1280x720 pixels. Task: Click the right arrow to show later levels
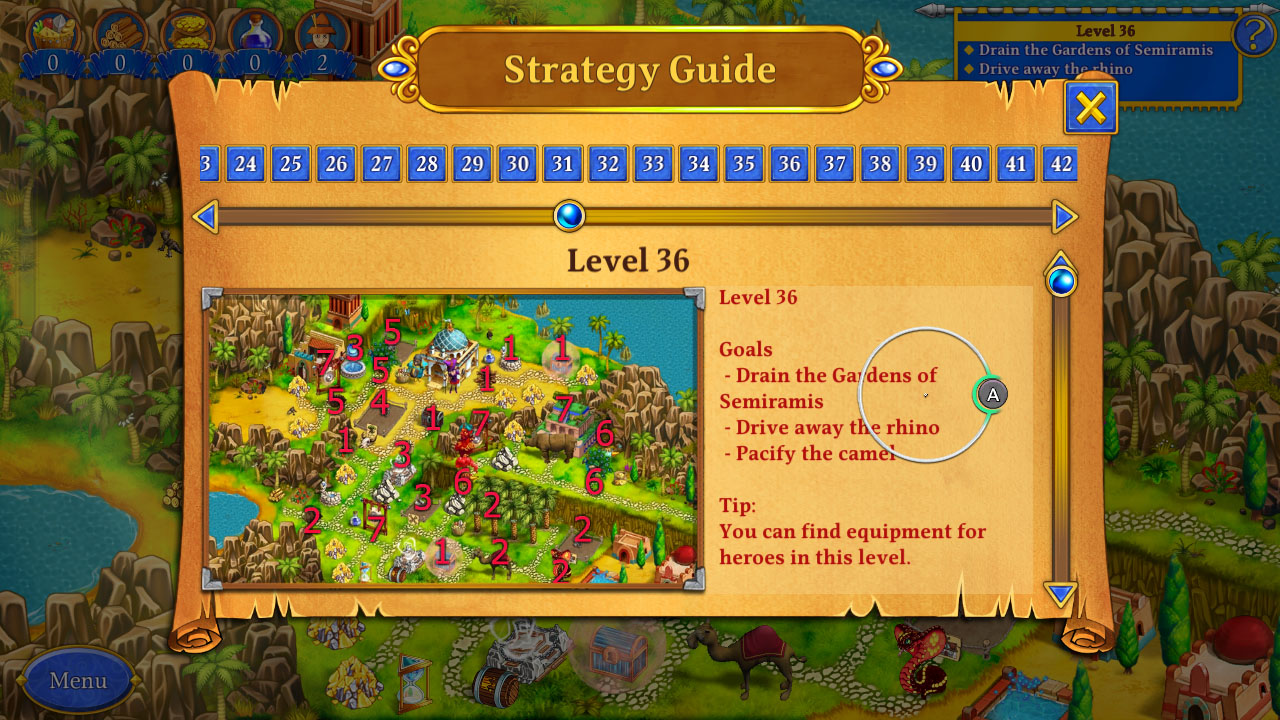(1063, 216)
